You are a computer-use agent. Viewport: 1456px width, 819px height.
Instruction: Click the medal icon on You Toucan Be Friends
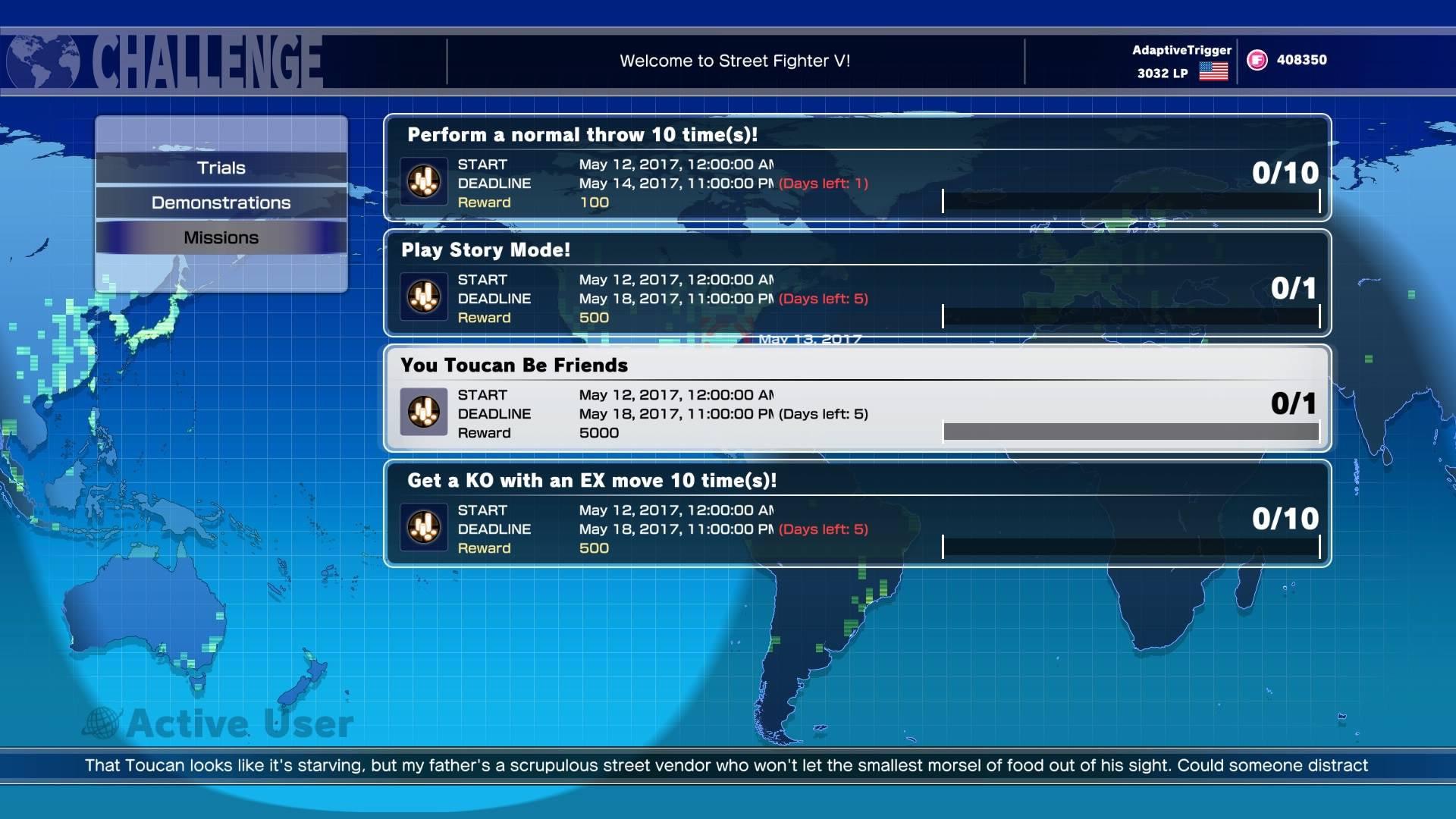coord(423,412)
